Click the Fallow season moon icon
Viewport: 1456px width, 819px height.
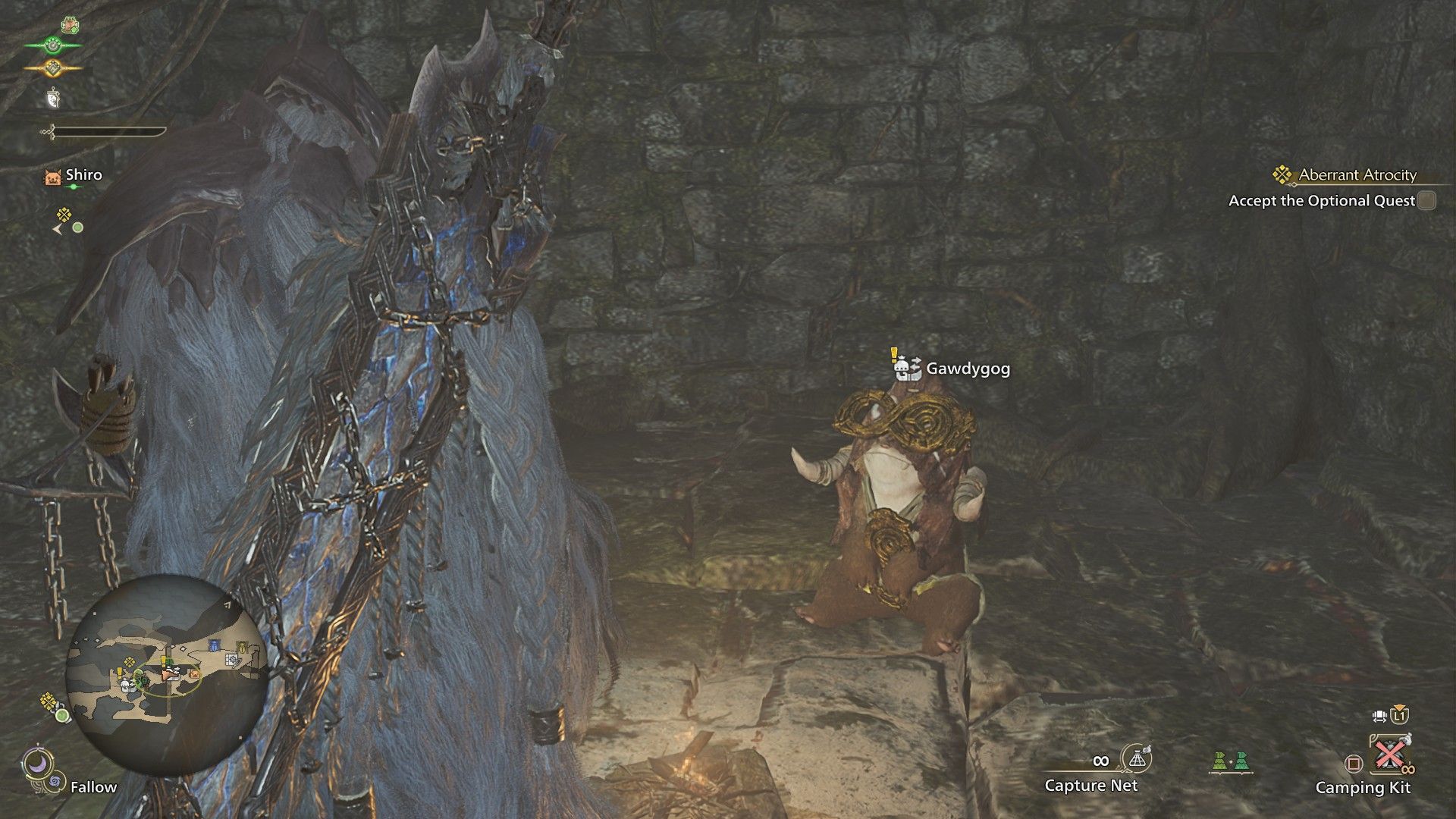36,764
